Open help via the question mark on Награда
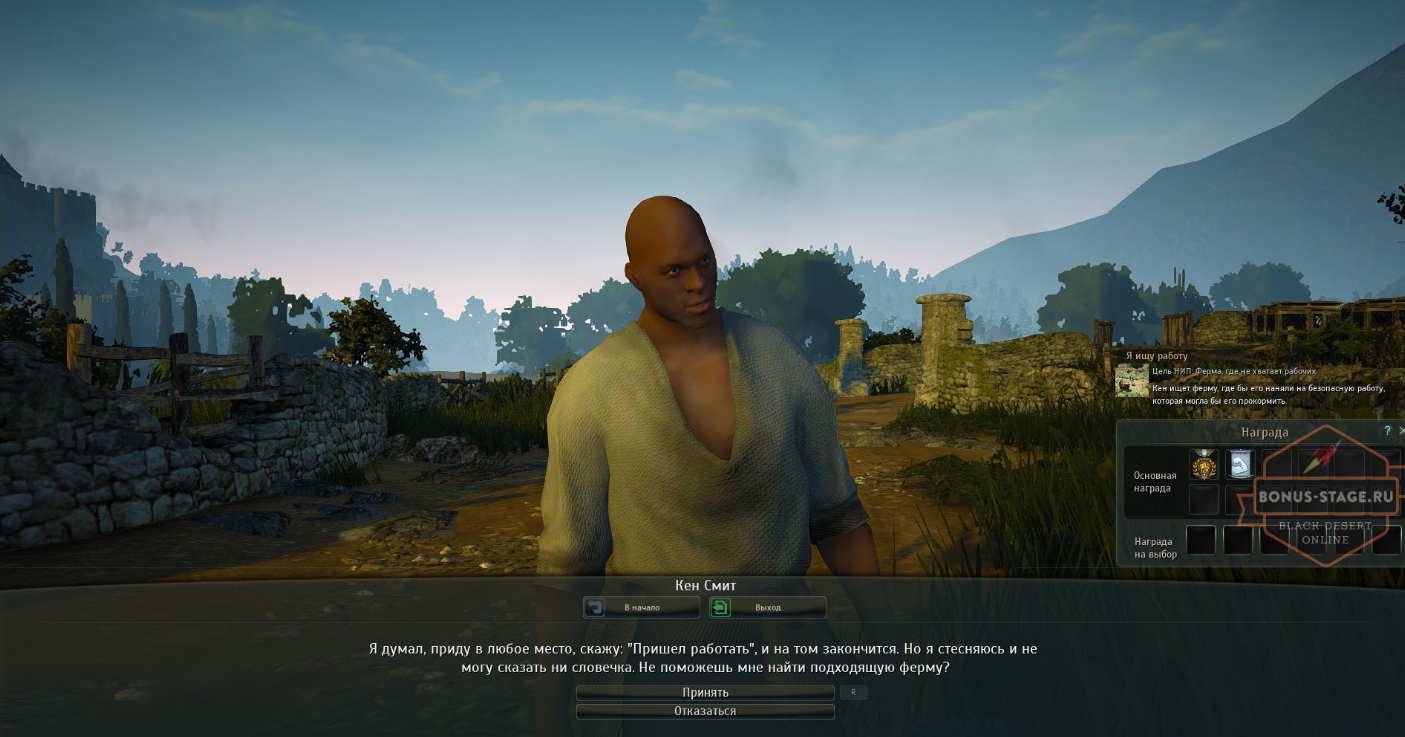This screenshot has height=737, width=1405. coord(1386,429)
